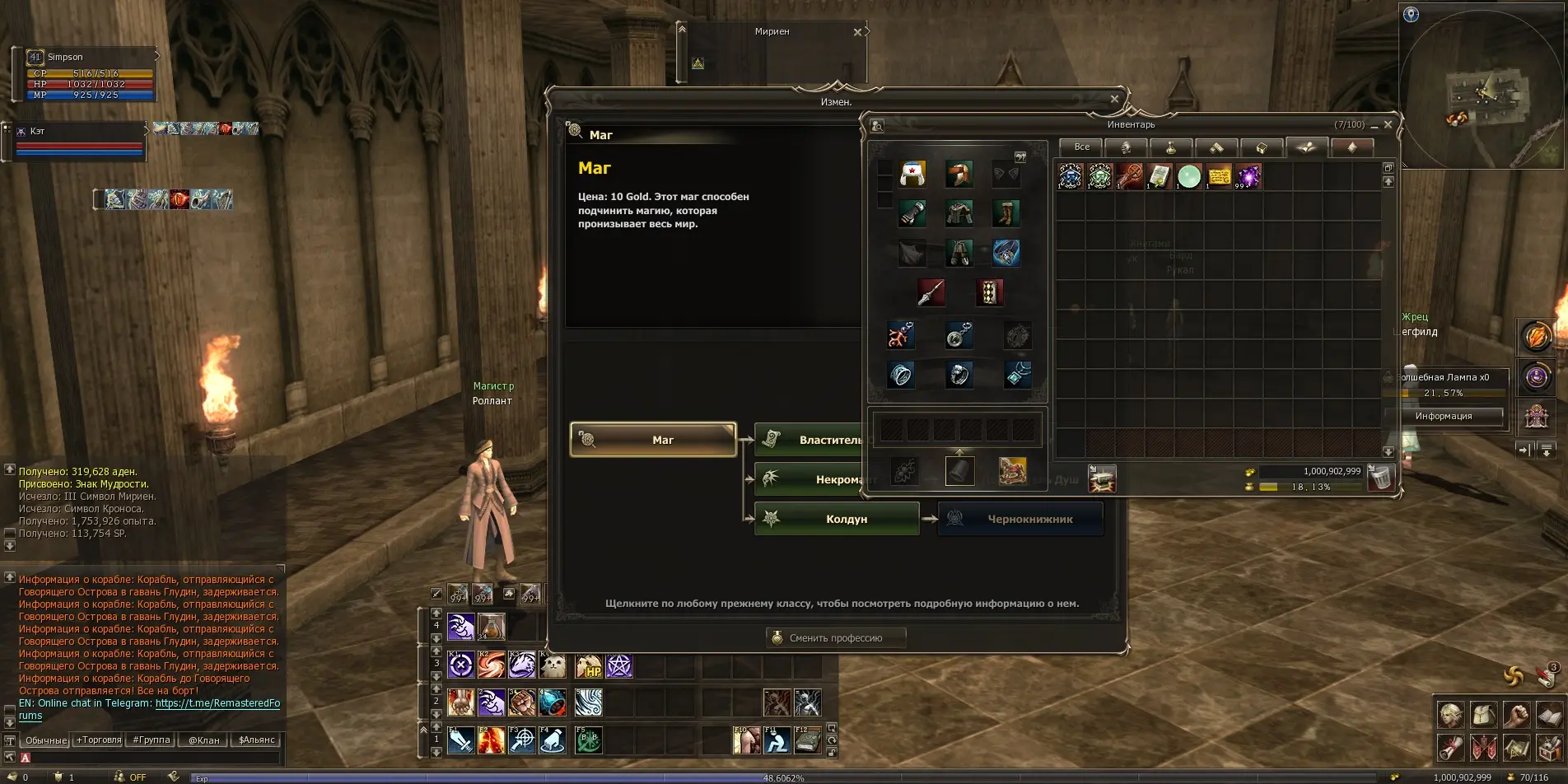
Task: Switch to the Все inventory tab
Action: tap(1081, 147)
